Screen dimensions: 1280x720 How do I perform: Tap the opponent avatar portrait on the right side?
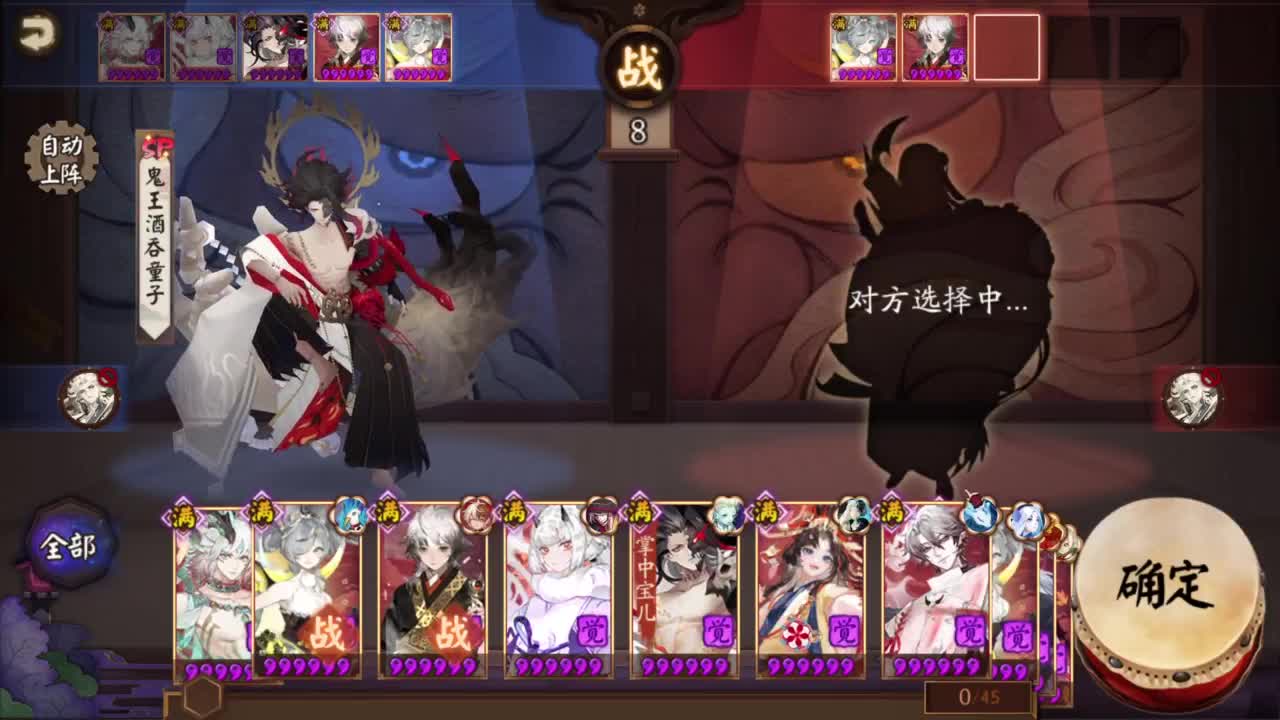click(1192, 395)
